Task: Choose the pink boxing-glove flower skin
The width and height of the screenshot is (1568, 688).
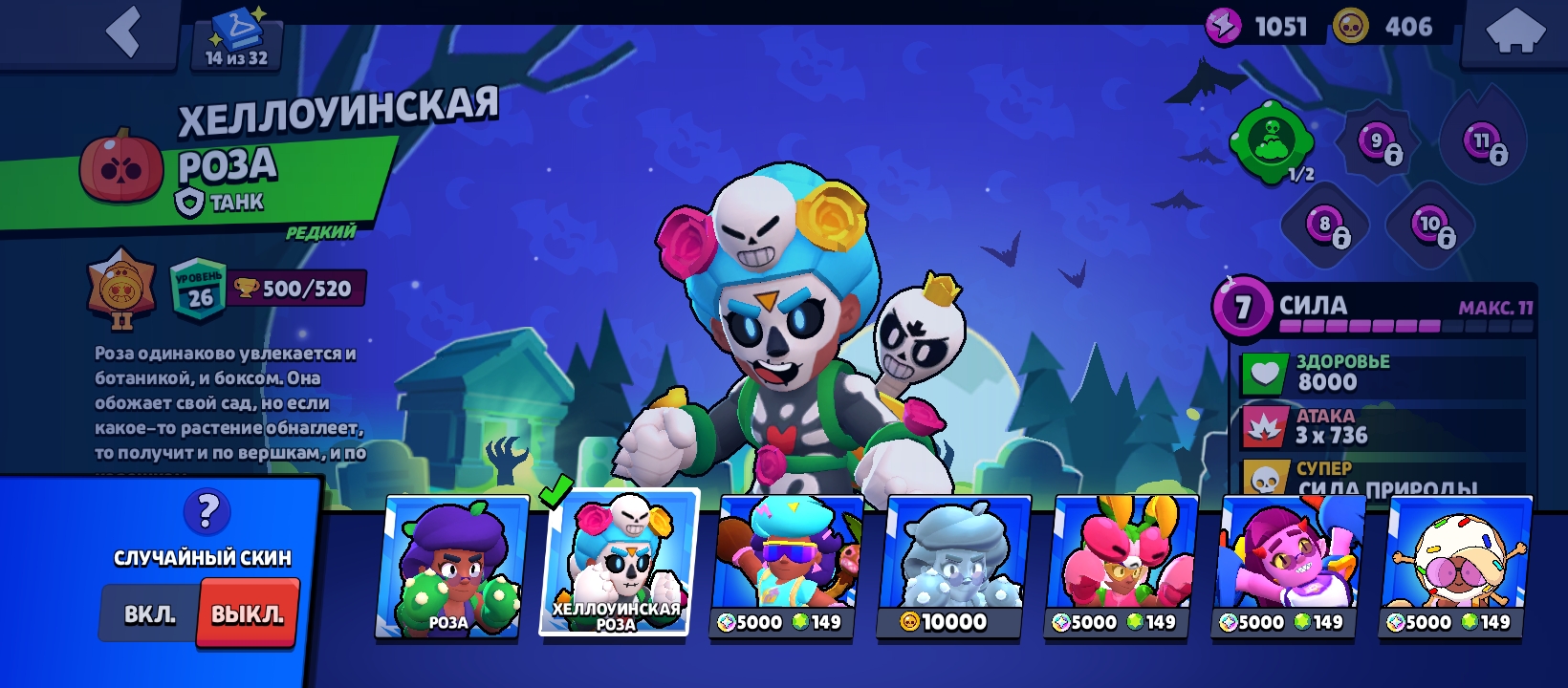Action: (1121, 567)
